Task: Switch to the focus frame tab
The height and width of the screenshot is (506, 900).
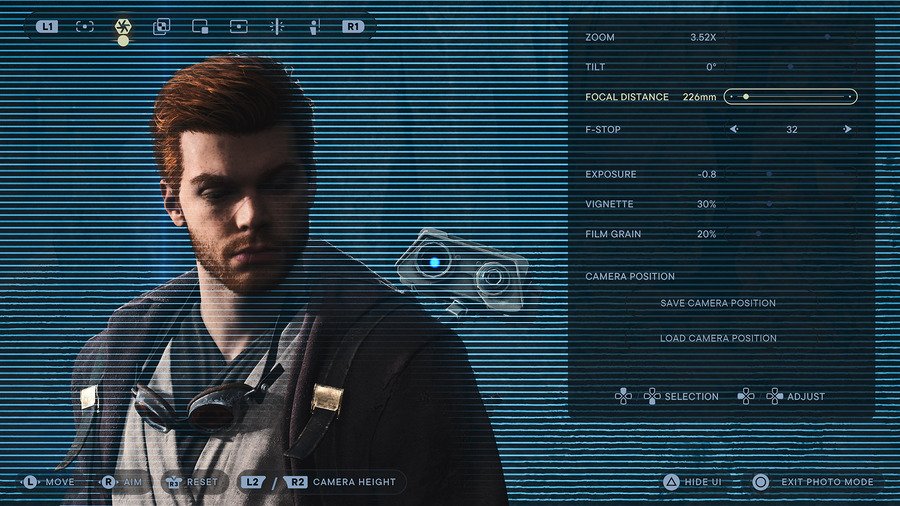Action: coord(85,26)
